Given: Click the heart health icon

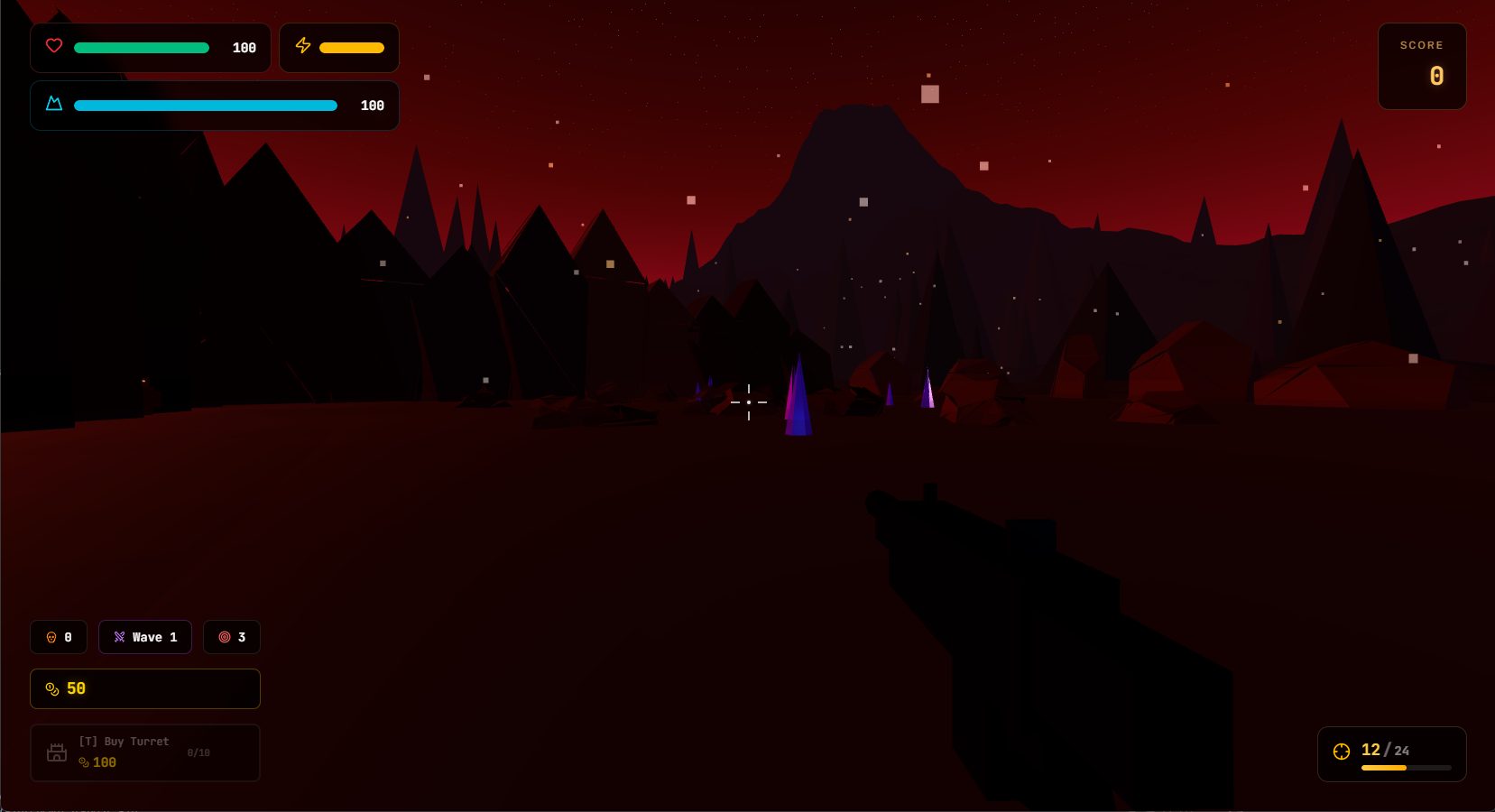Looking at the screenshot, I should point(54,46).
